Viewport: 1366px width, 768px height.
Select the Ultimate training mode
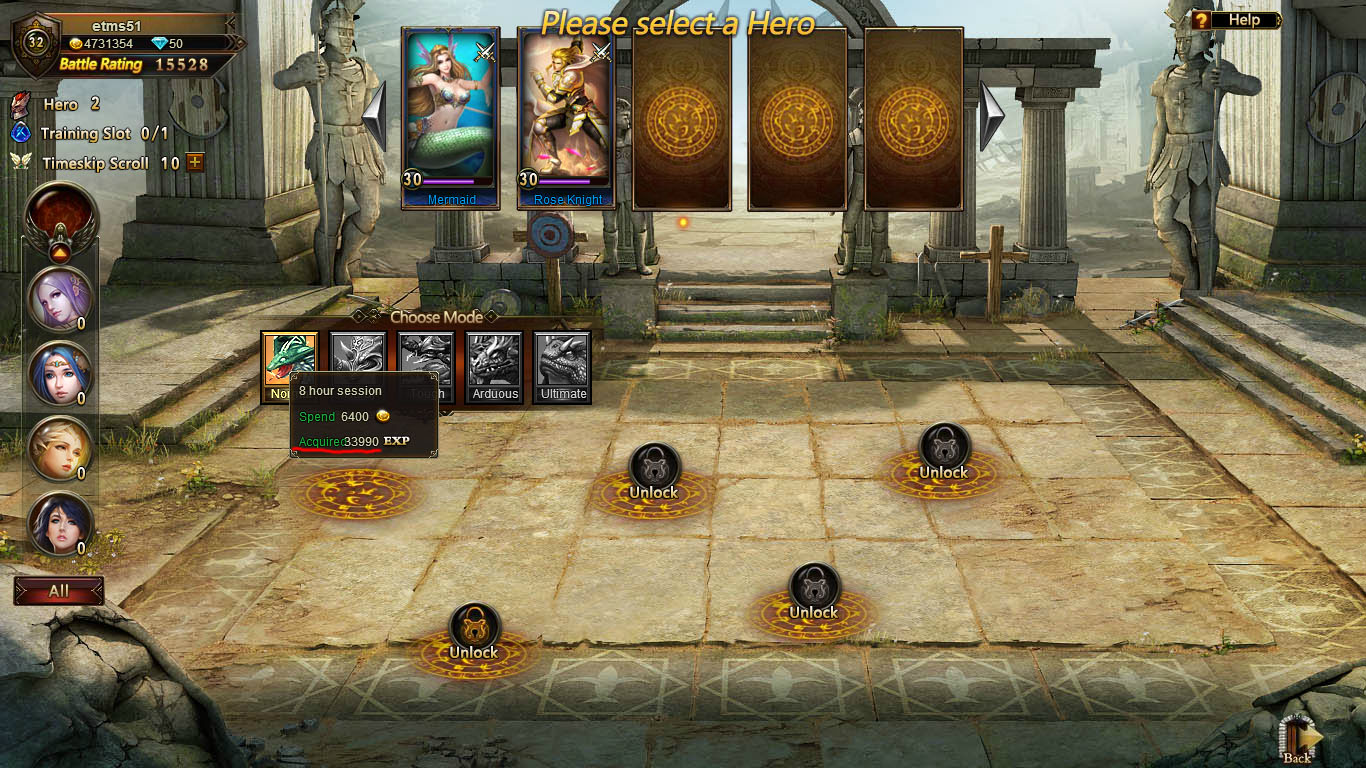(563, 367)
